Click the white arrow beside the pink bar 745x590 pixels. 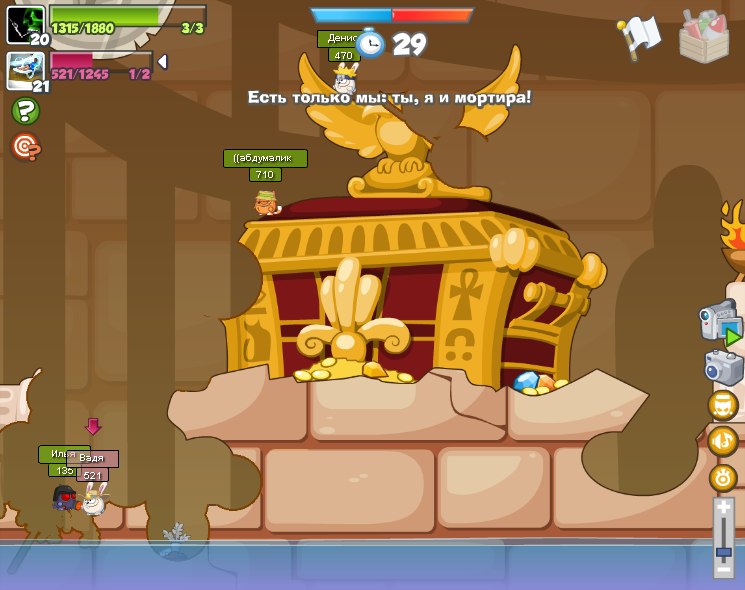coord(162,62)
